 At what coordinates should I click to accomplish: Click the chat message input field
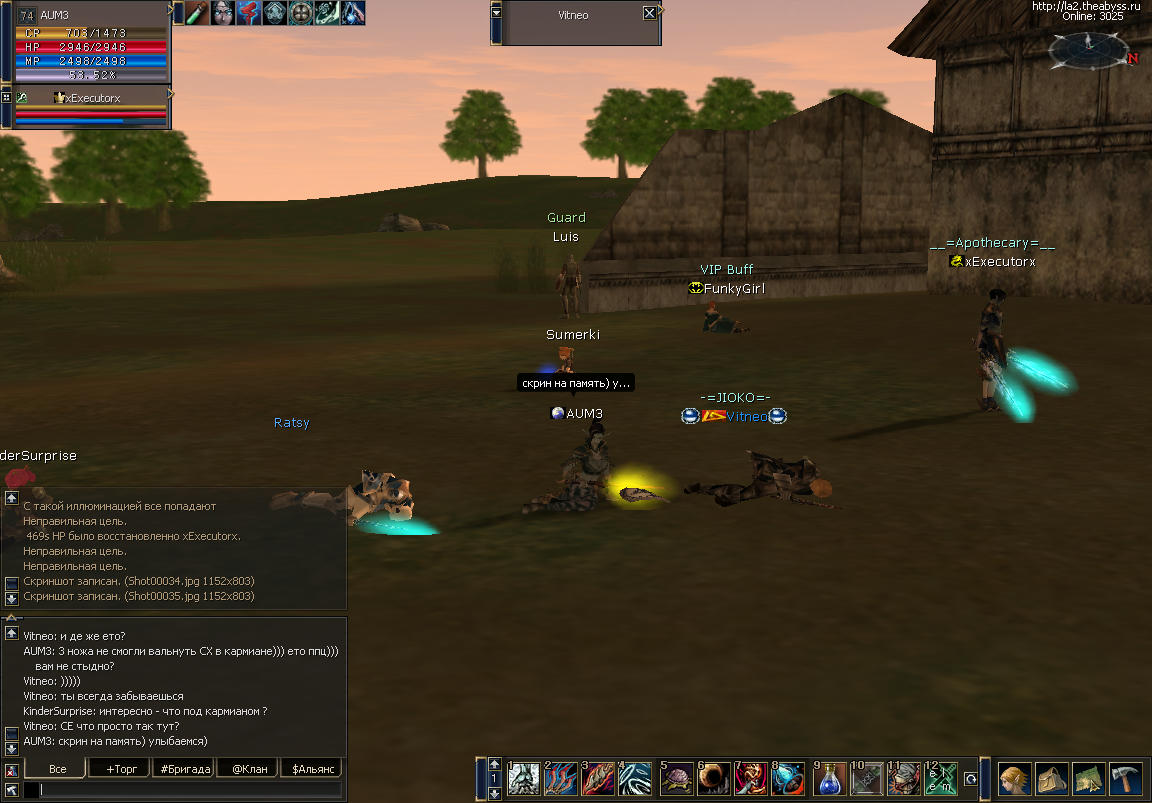click(190, 790)
